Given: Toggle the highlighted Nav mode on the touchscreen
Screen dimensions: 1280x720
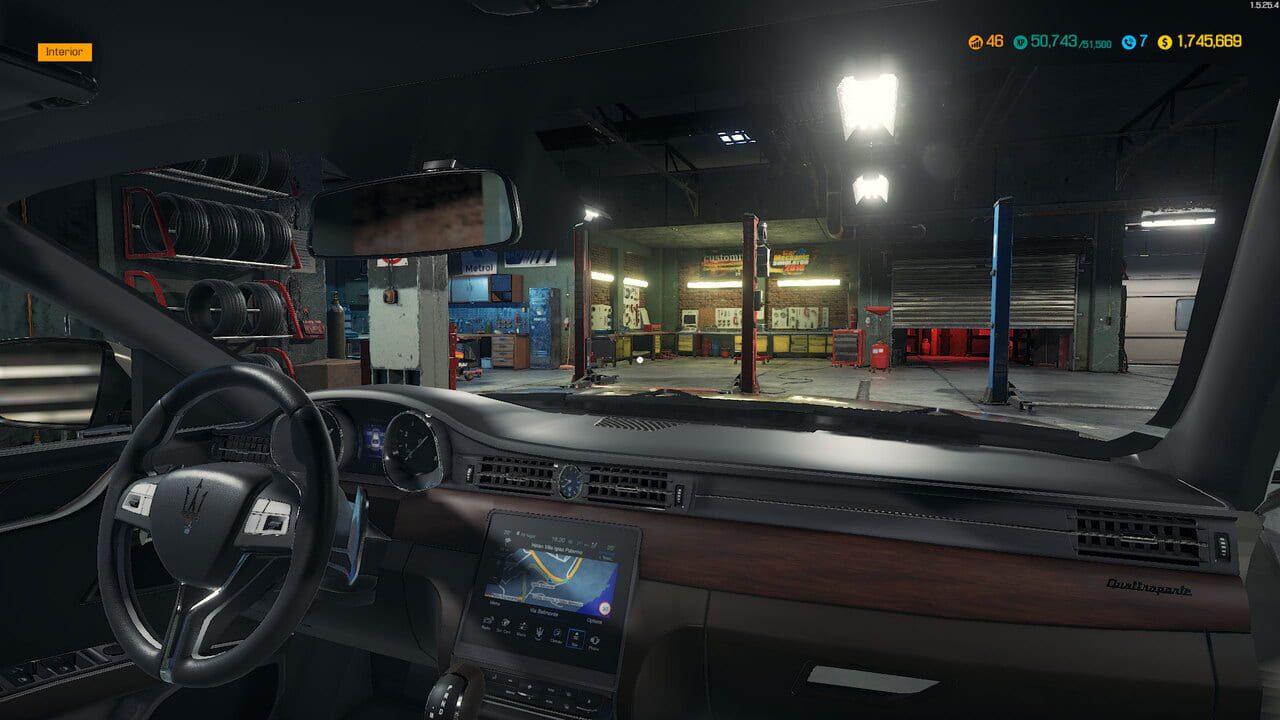Looking at the screenshot, I should click(576, 636).
